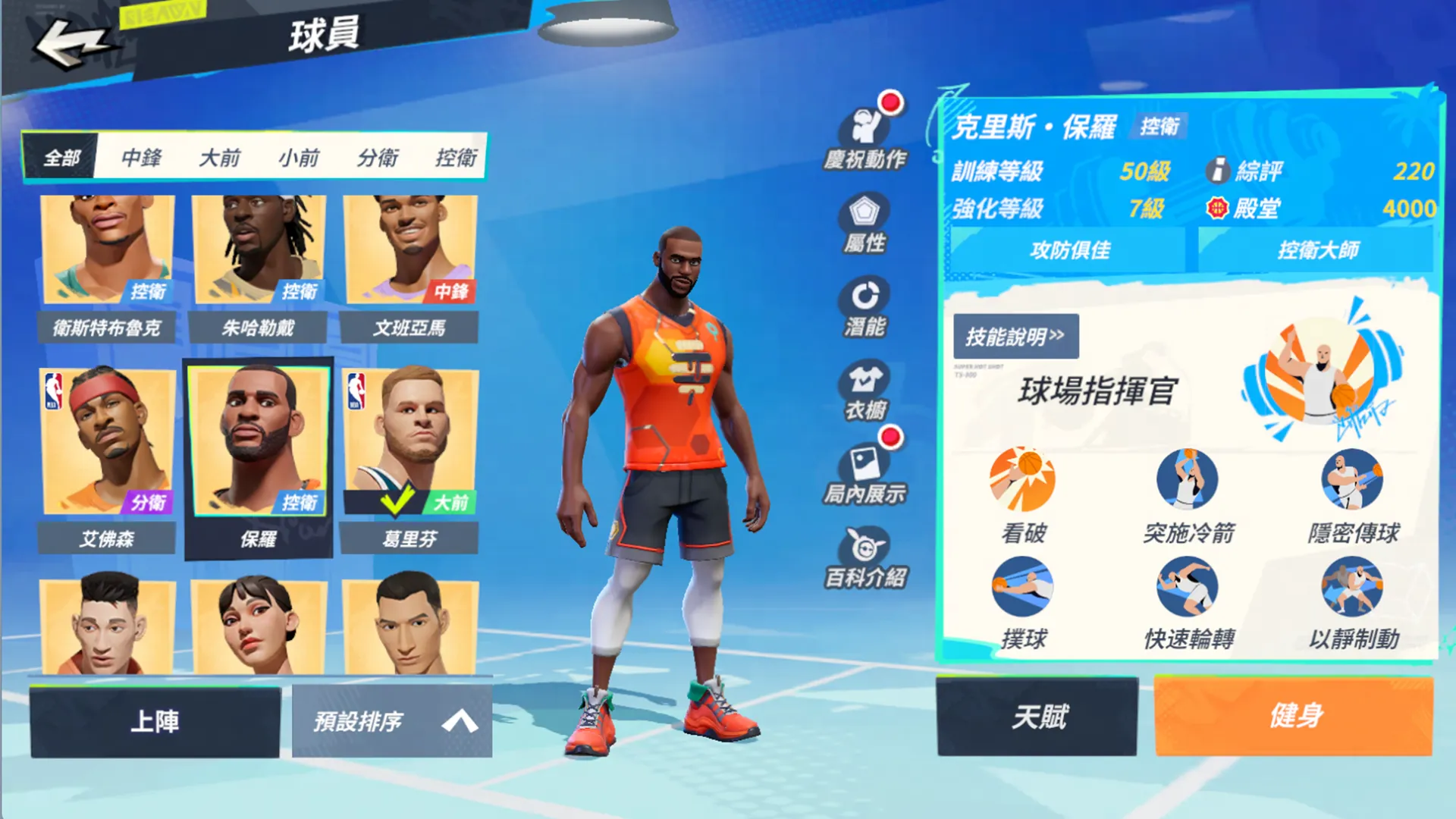Choose the 衛斯特布魯克 player card
This screenshot has height=819, width=1456.
click(107, 265)
